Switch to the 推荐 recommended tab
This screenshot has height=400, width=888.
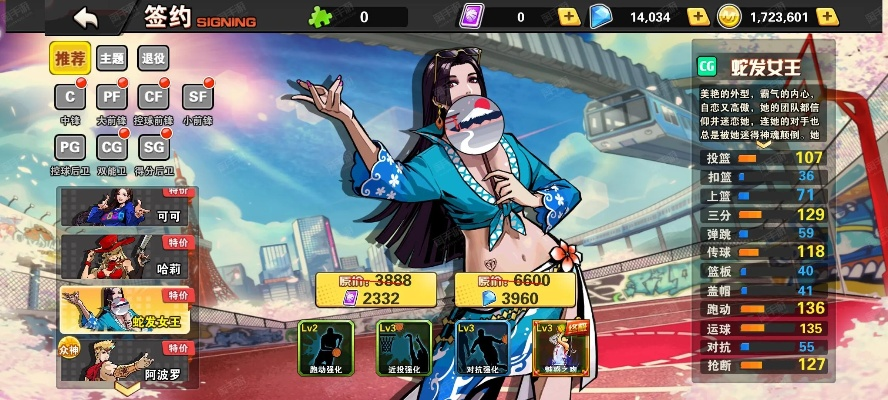71,59
